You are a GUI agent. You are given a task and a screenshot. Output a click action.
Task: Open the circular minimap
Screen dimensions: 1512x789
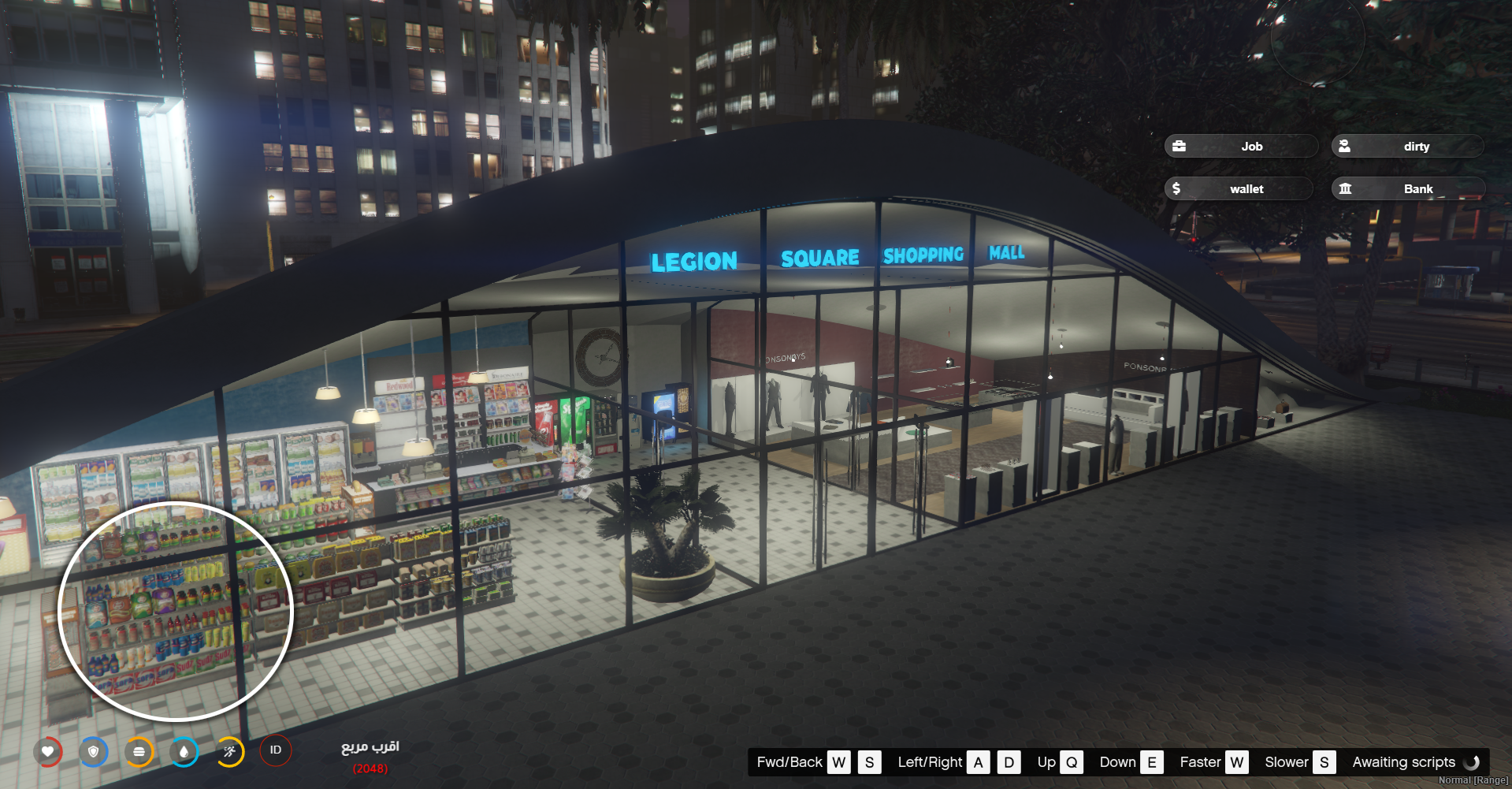click(176, 611)
